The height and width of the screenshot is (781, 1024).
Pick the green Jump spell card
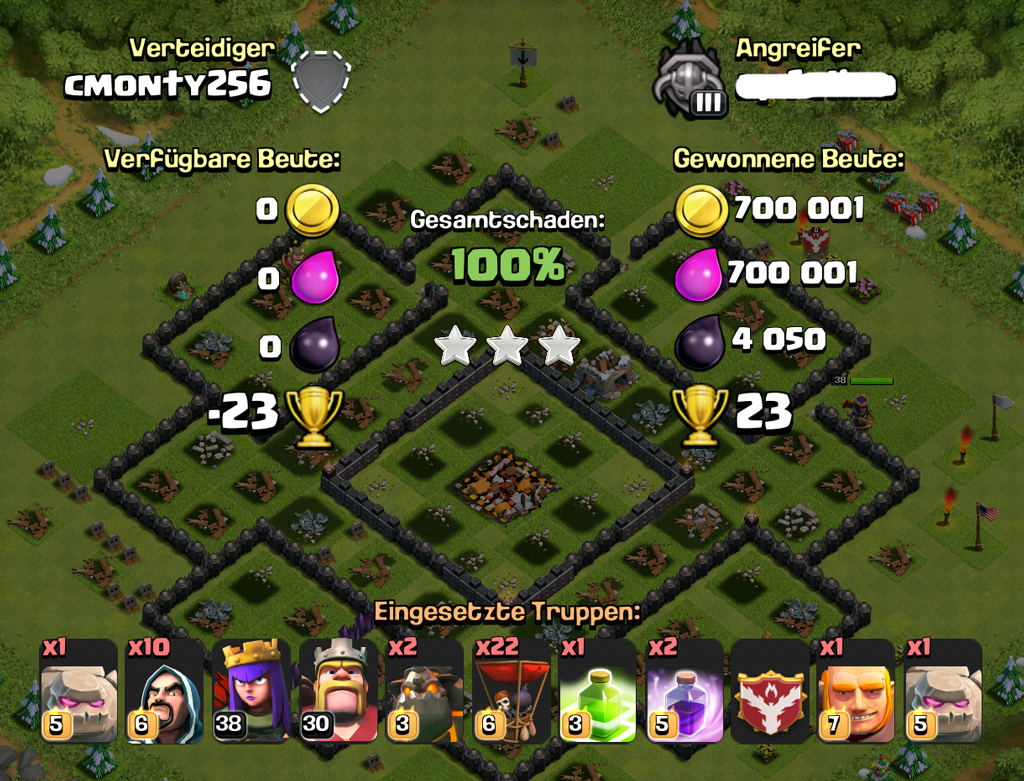pyautogui.click(x=597, y=691)
